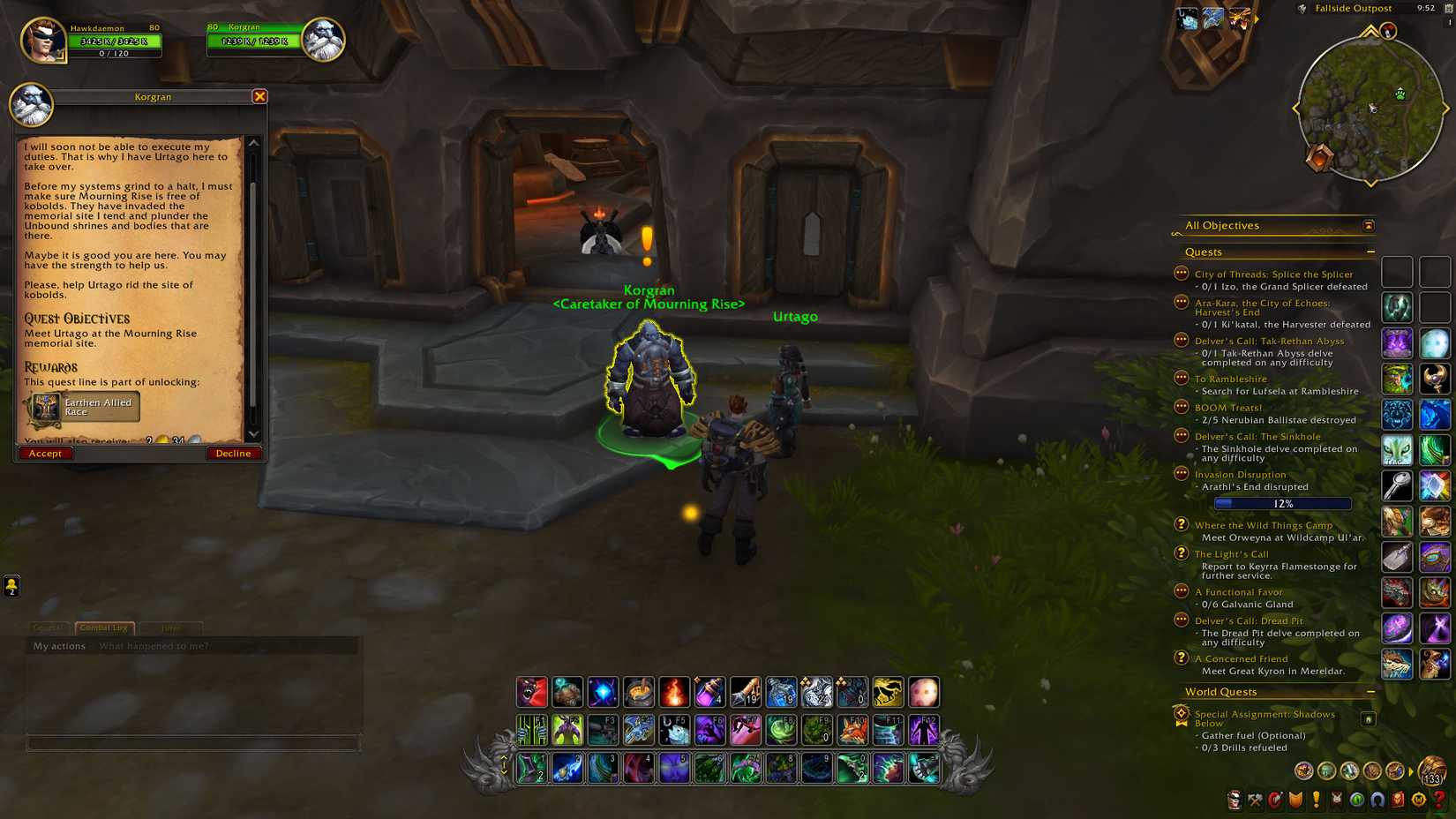1456x819 pixels.
Task: Click the Invasion Disruption 12% progress bar
Action: (1281, 503)
